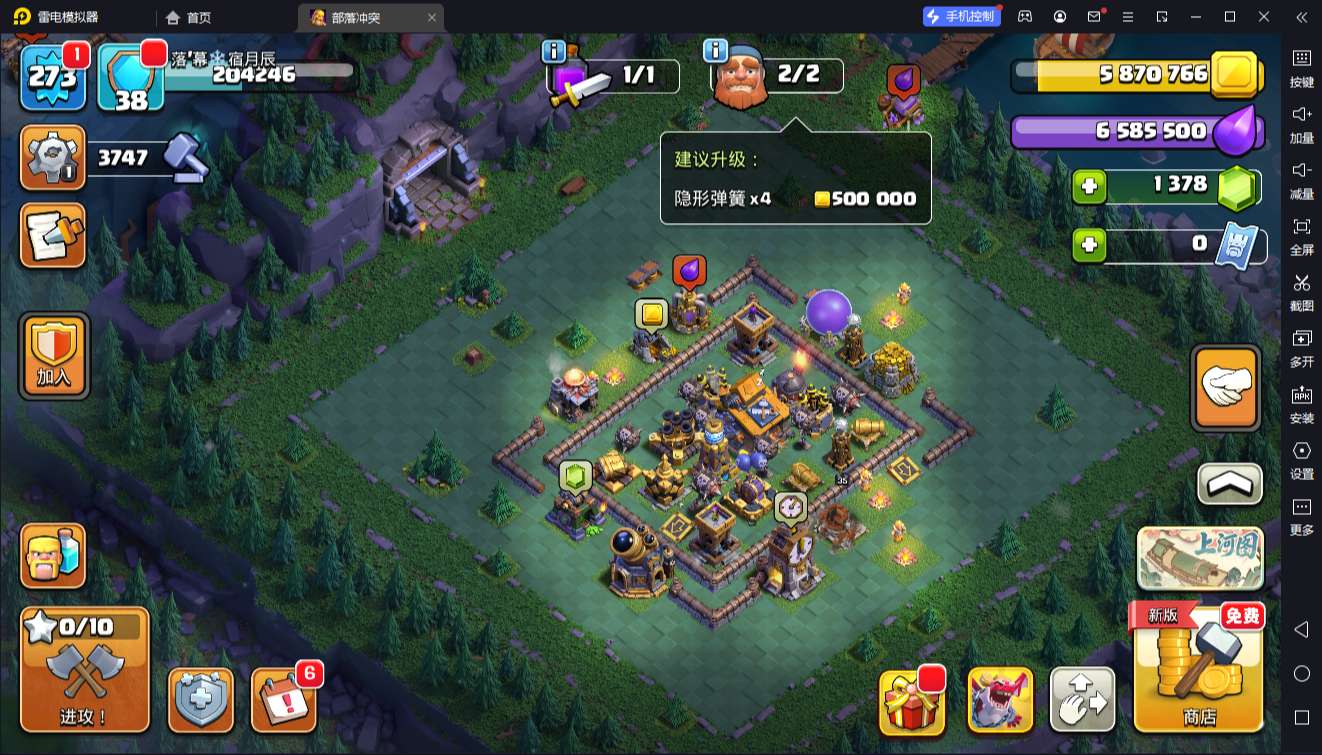Start an attack with the 进攻 button
This screenshot has height=755, width=1322.
[84, 669]
